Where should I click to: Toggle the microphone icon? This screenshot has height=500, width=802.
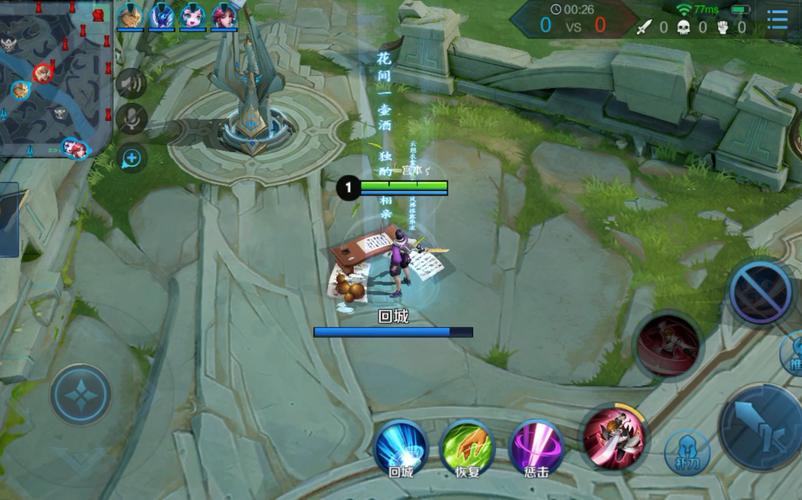pos(131,119)
